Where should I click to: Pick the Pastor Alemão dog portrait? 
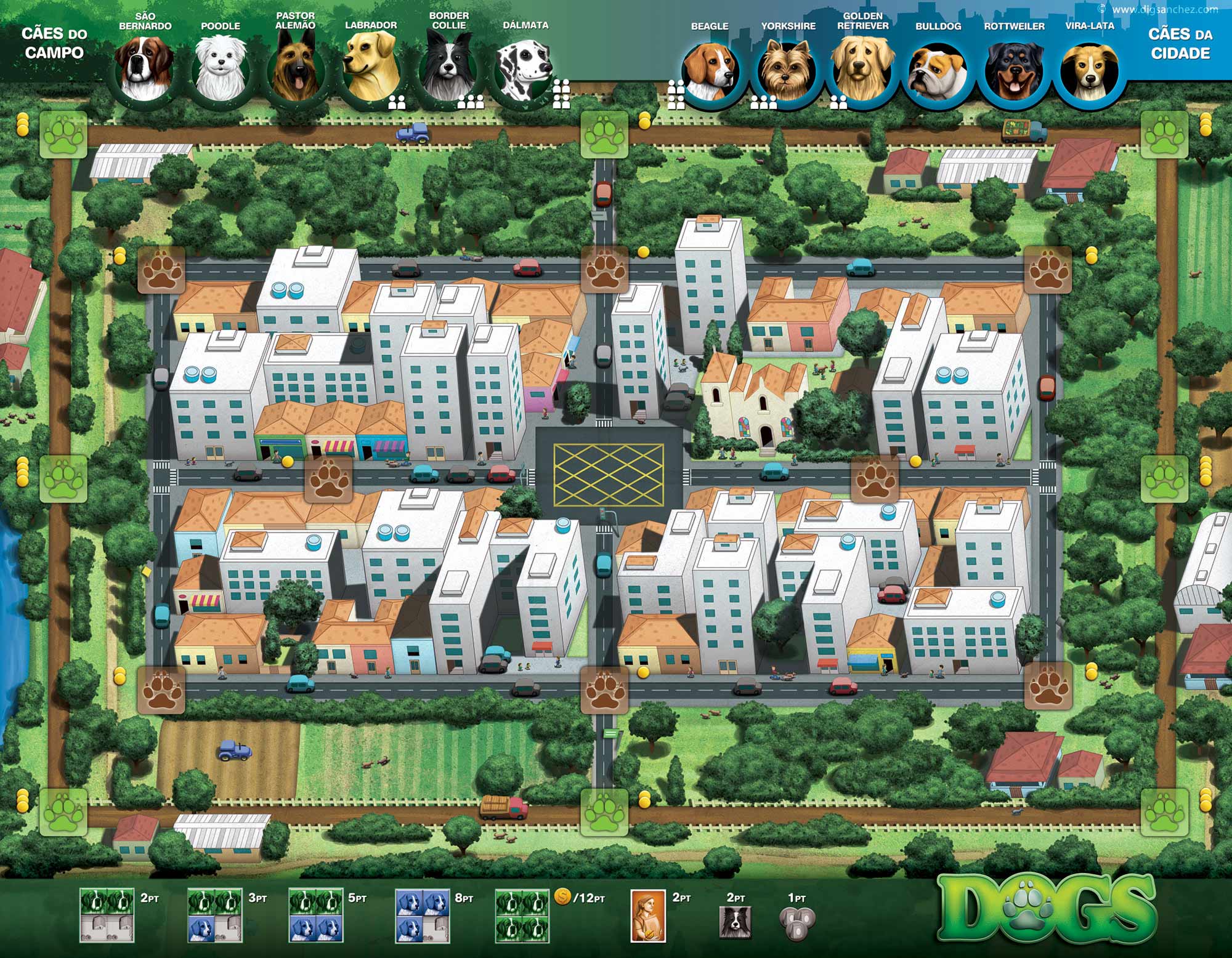(296, 71)
